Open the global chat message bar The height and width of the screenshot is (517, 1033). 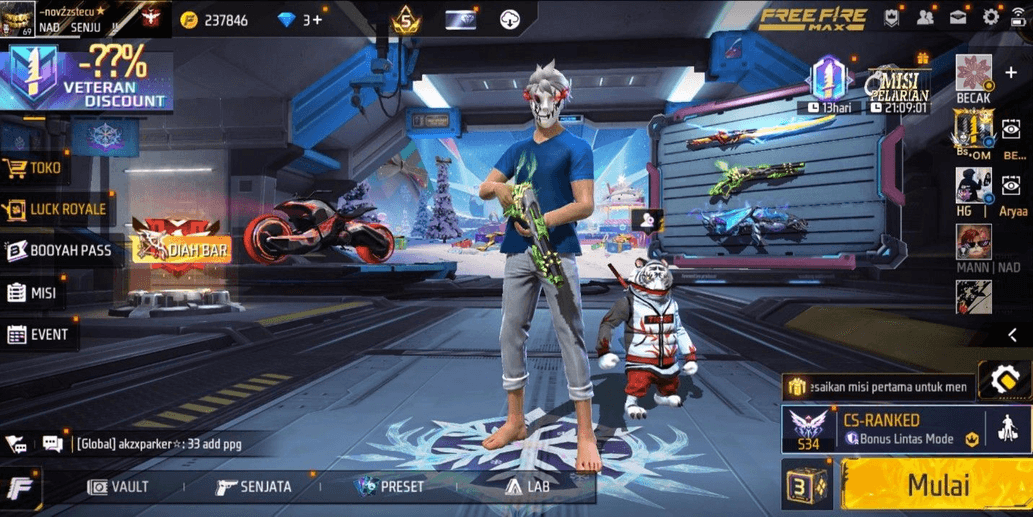[158, 444]
